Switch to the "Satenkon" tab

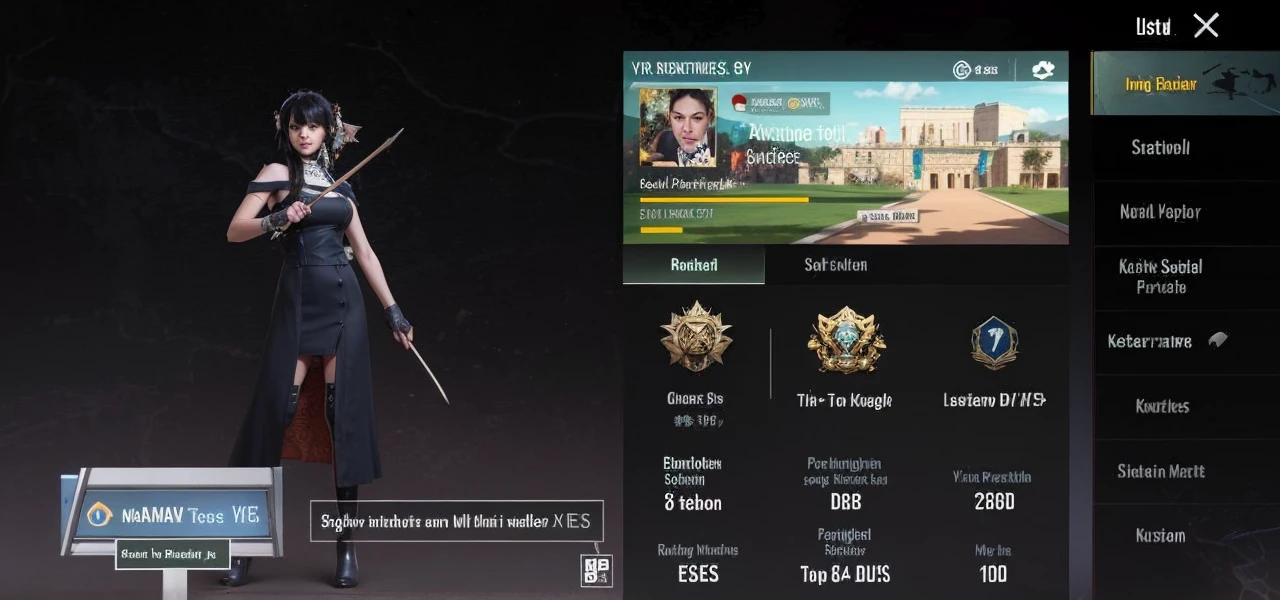point(835,265)
